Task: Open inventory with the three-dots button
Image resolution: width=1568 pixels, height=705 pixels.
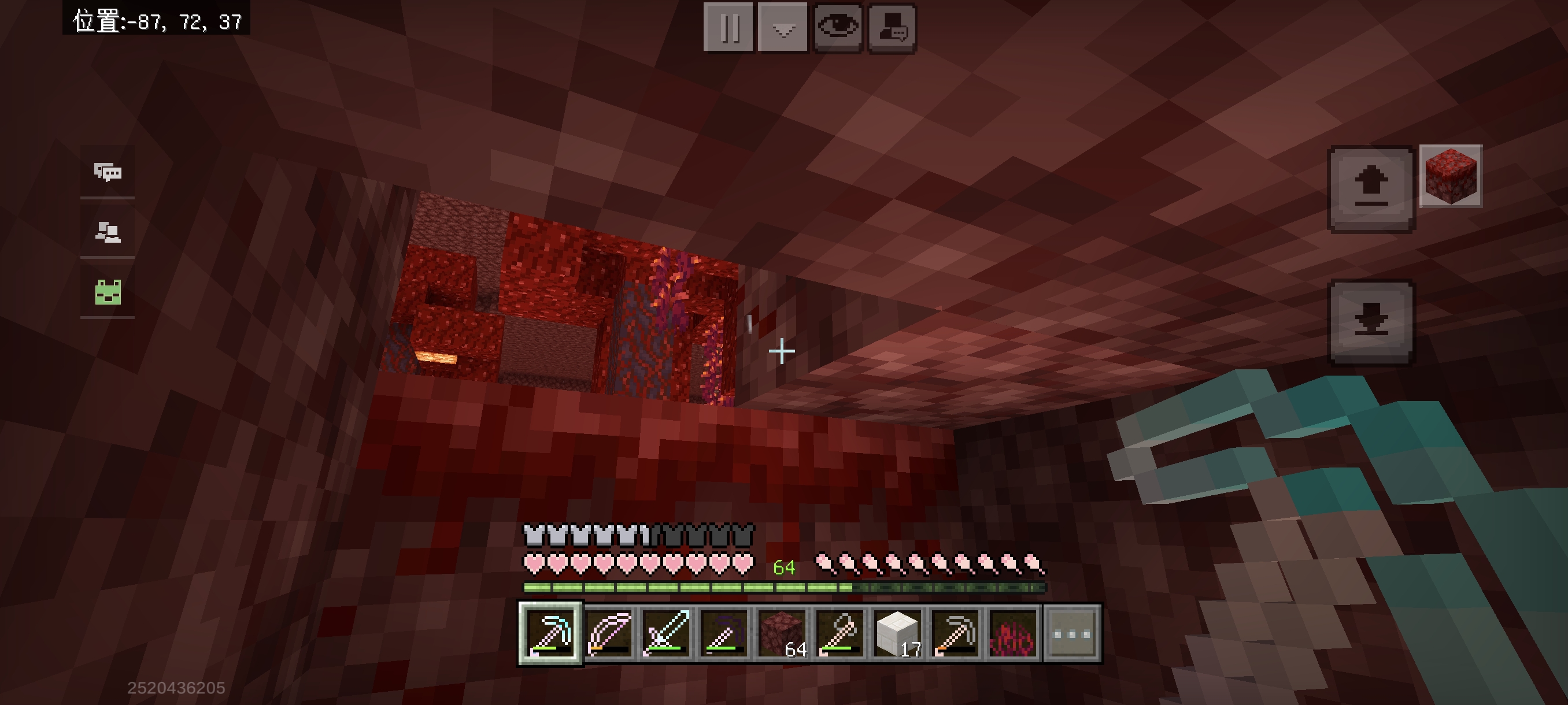Action: coord(1072,634)
